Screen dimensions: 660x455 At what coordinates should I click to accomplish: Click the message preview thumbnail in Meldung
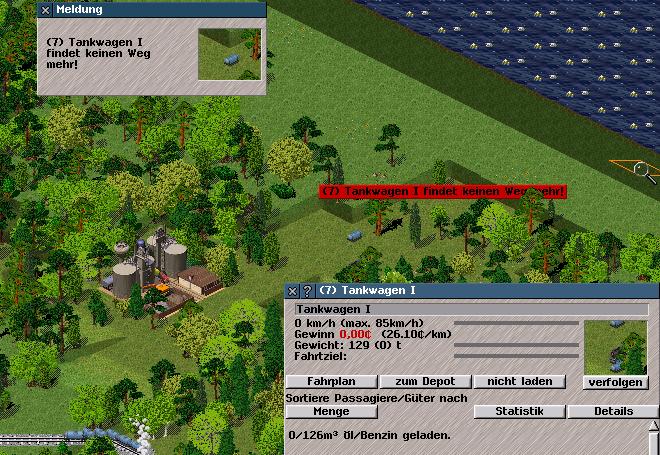[x=229, y=53]
